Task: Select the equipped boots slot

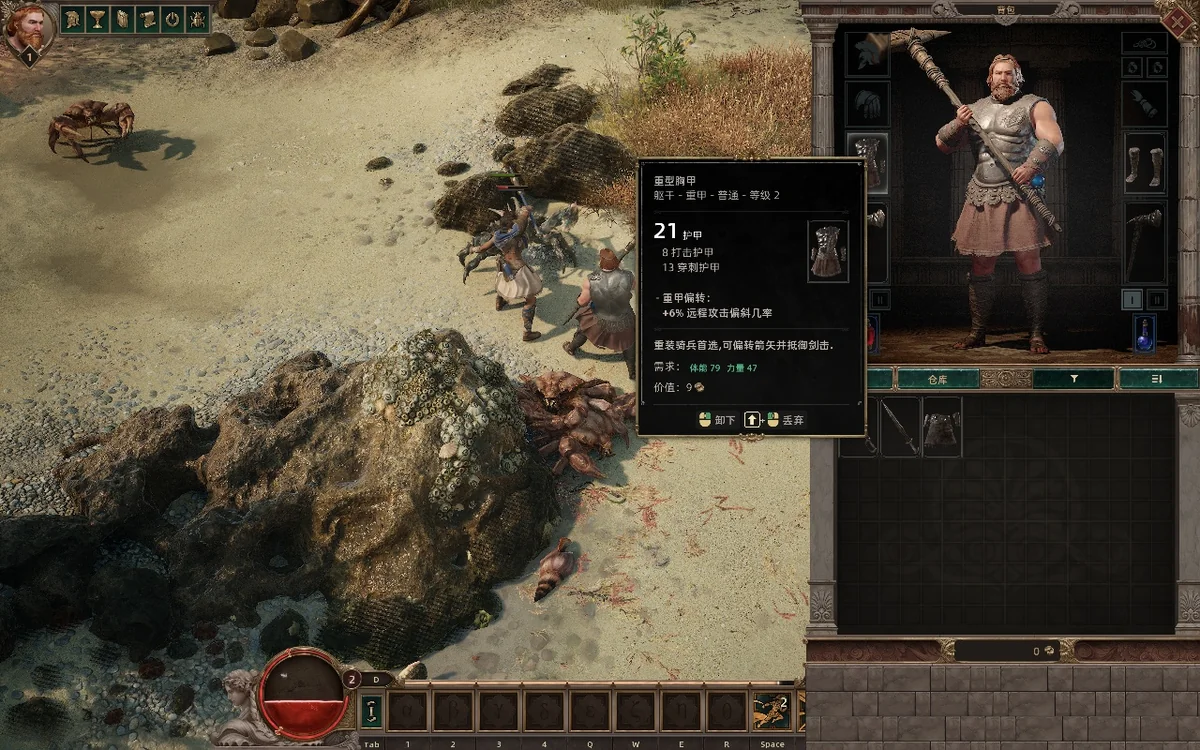Action: (1144, 164)
